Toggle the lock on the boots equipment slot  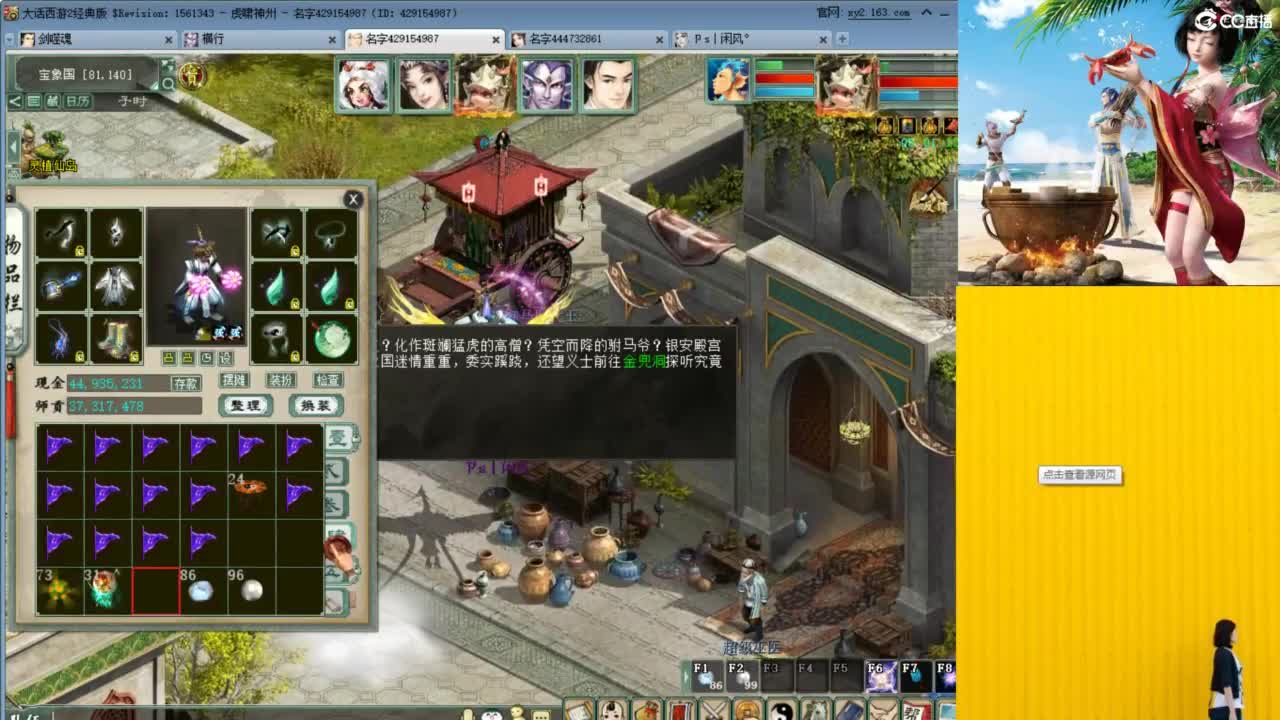134,357
